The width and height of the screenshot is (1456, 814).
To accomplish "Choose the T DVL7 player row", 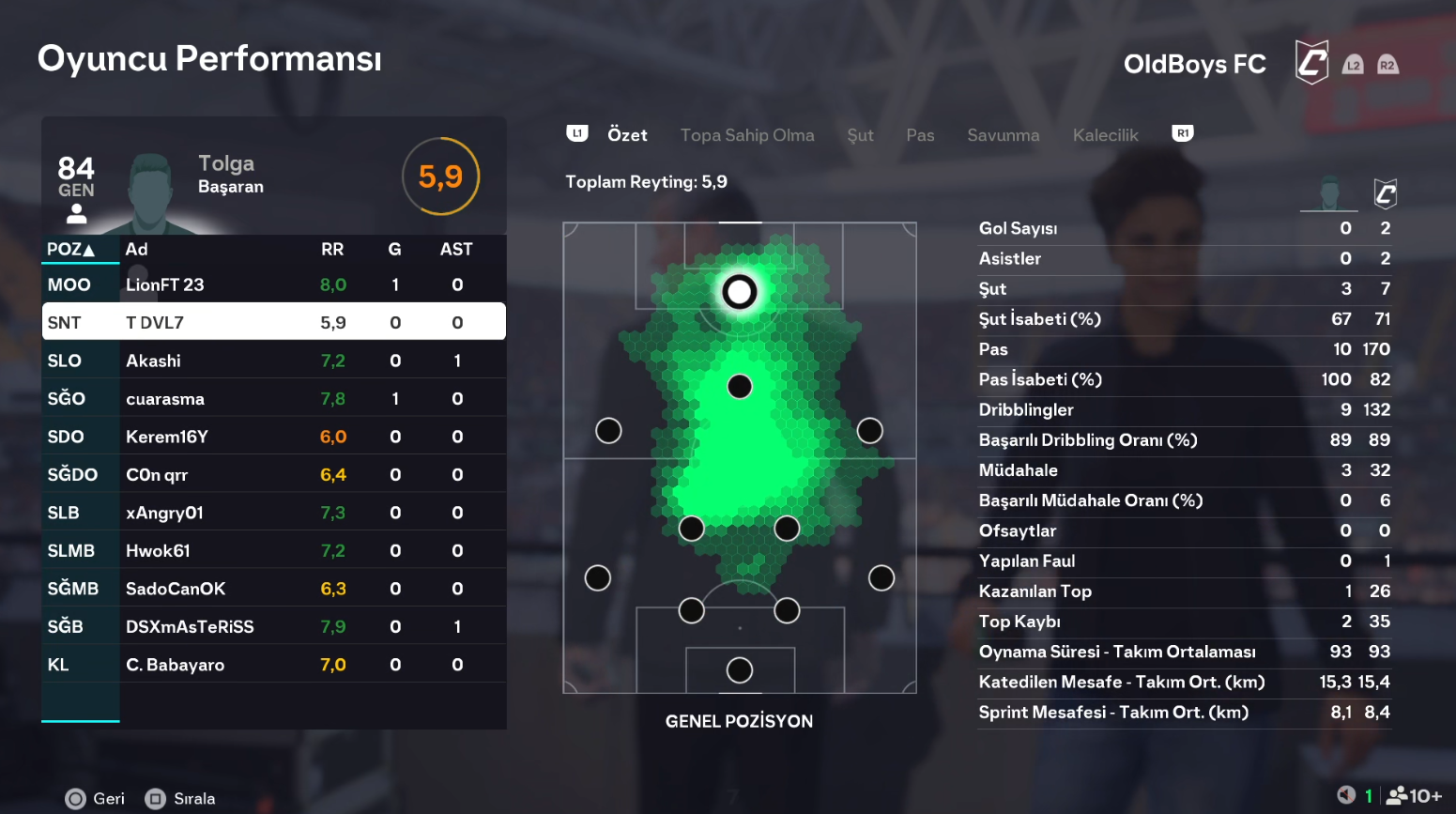I will (273, 322).
